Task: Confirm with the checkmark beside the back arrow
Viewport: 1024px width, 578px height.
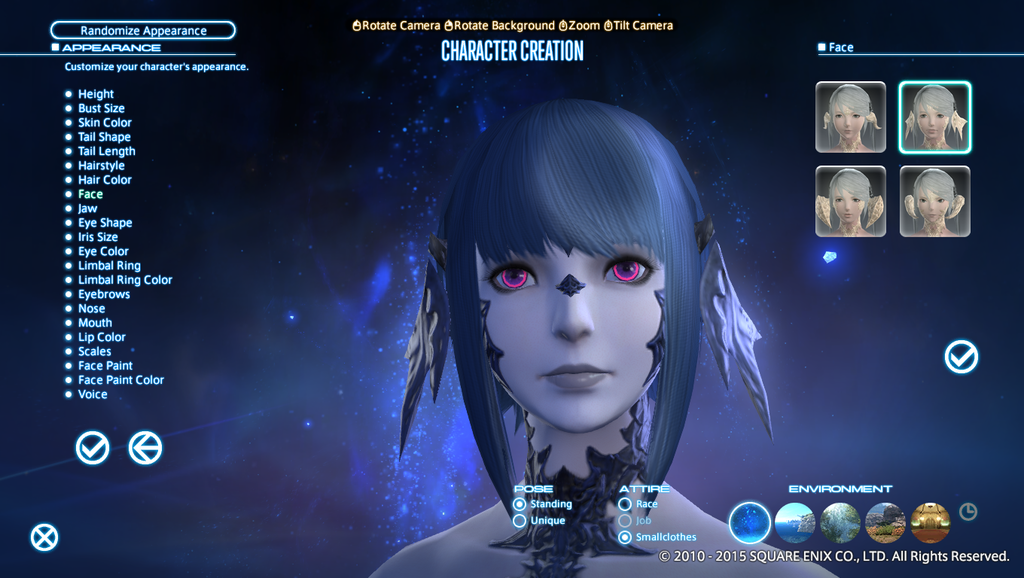Action: coord(92,448)
